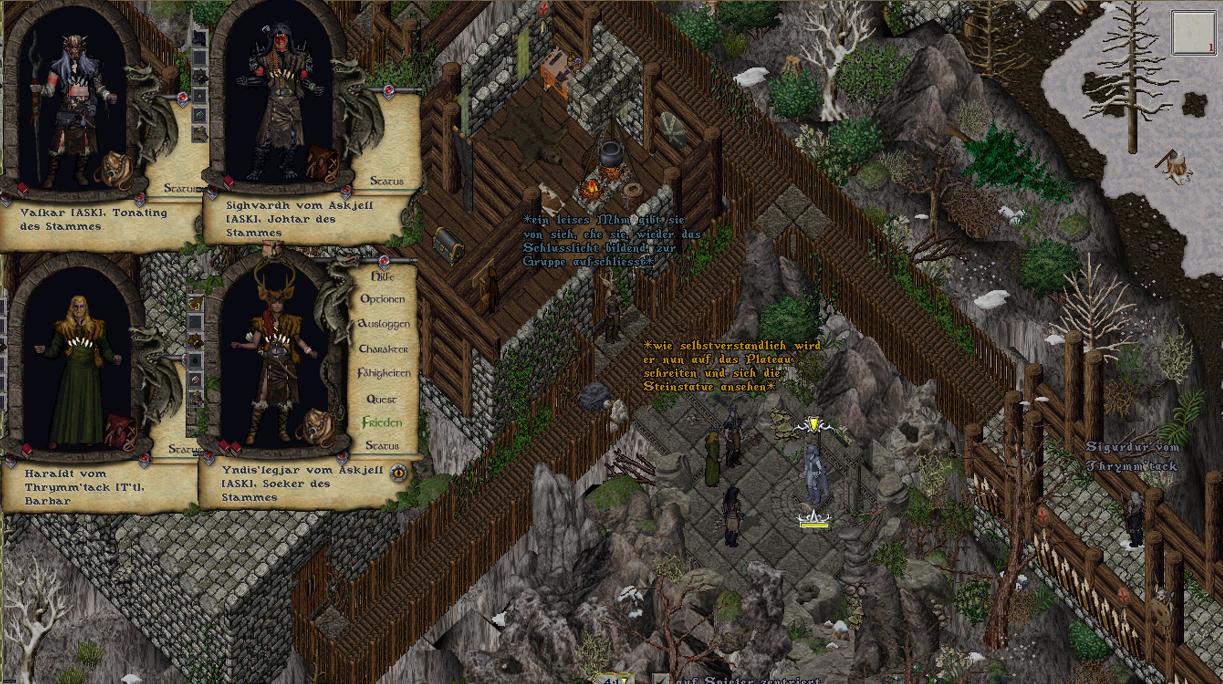Click the red book on Sighvardh's paperdoll
Screen dimensions: 1223x684
point(227,181)
